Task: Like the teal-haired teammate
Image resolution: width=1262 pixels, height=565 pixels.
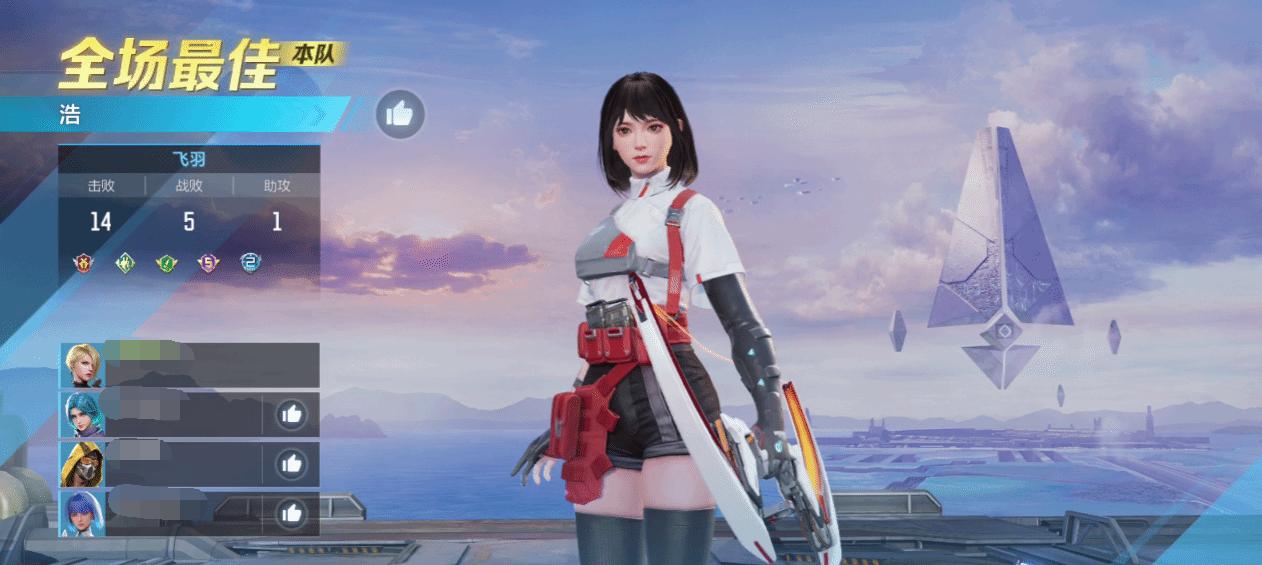Action: pyautogui.click(x=291, y=413)
